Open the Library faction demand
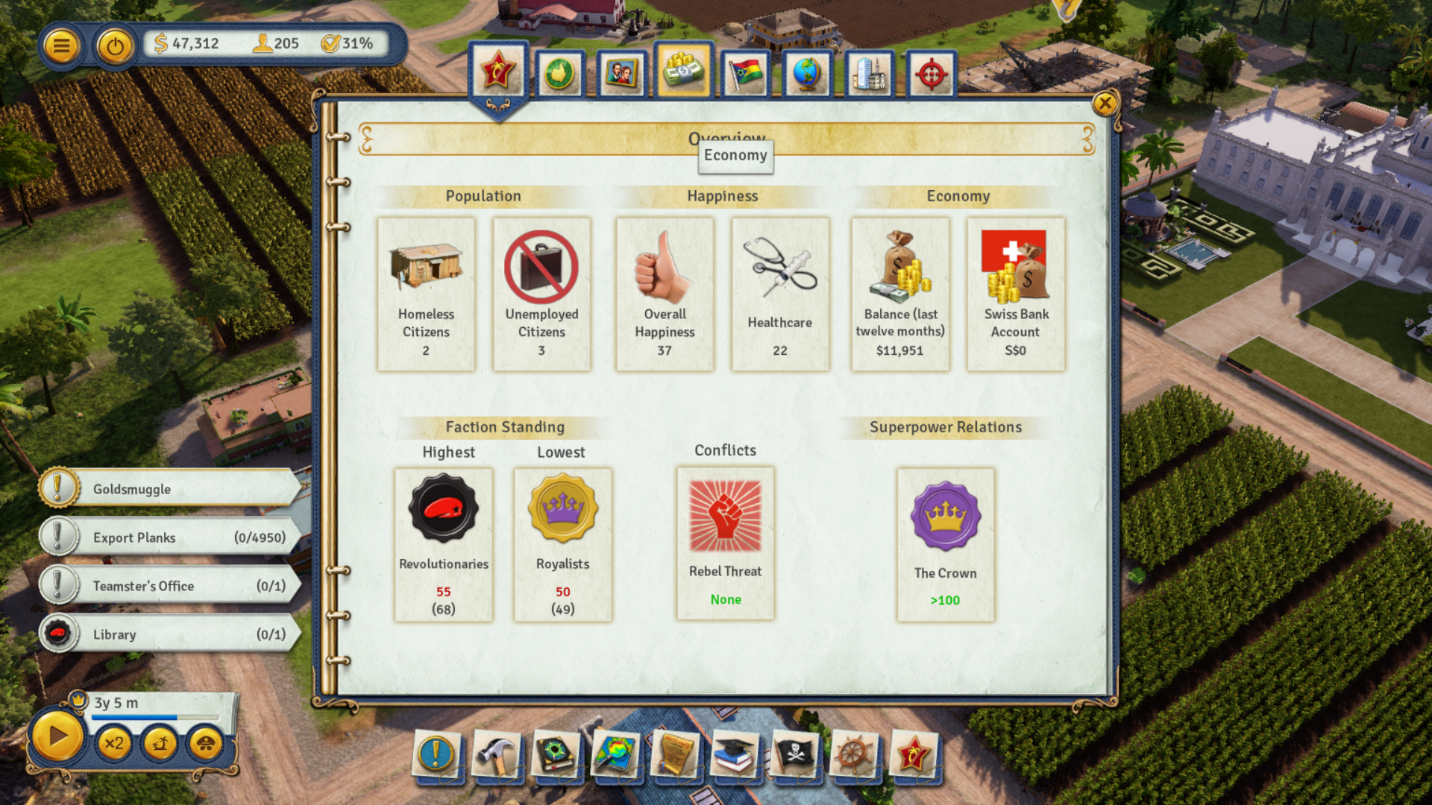This screenshot has height=805, width=1432. pos(170,634)
